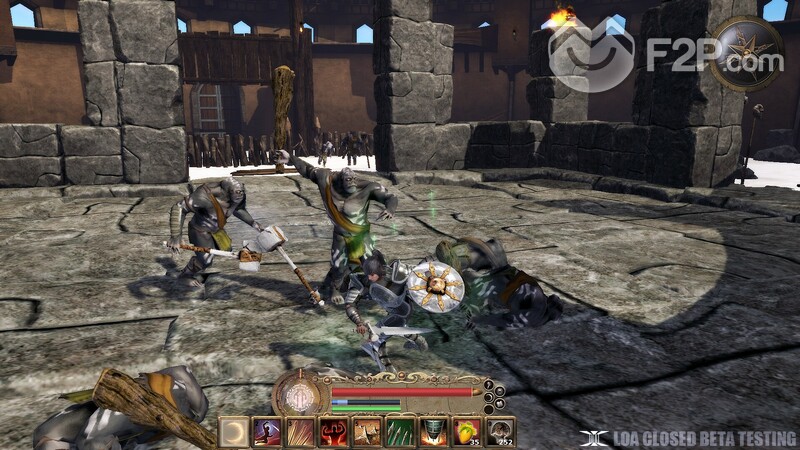Activate the leaping swordsman skill
This screenshot has height=450, width=800.
pos(267,432)
